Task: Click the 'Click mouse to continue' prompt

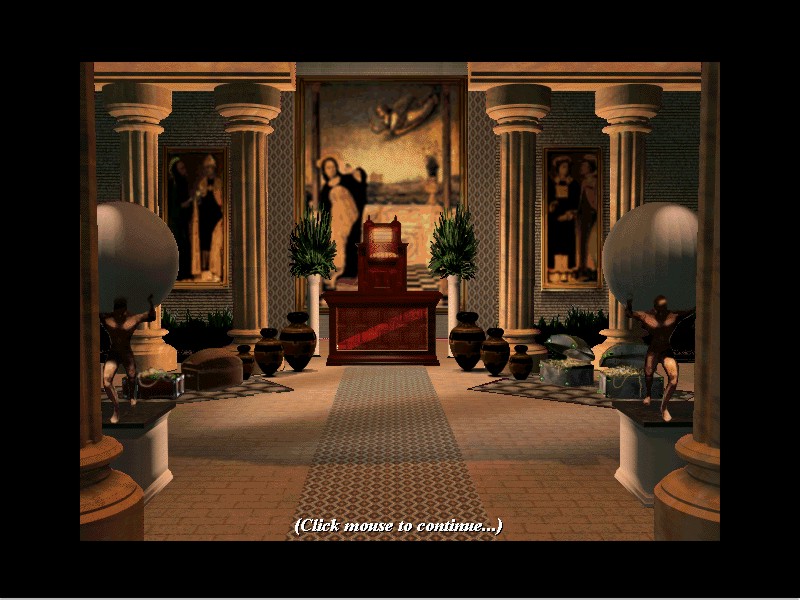Action: [x=398, y=525]
